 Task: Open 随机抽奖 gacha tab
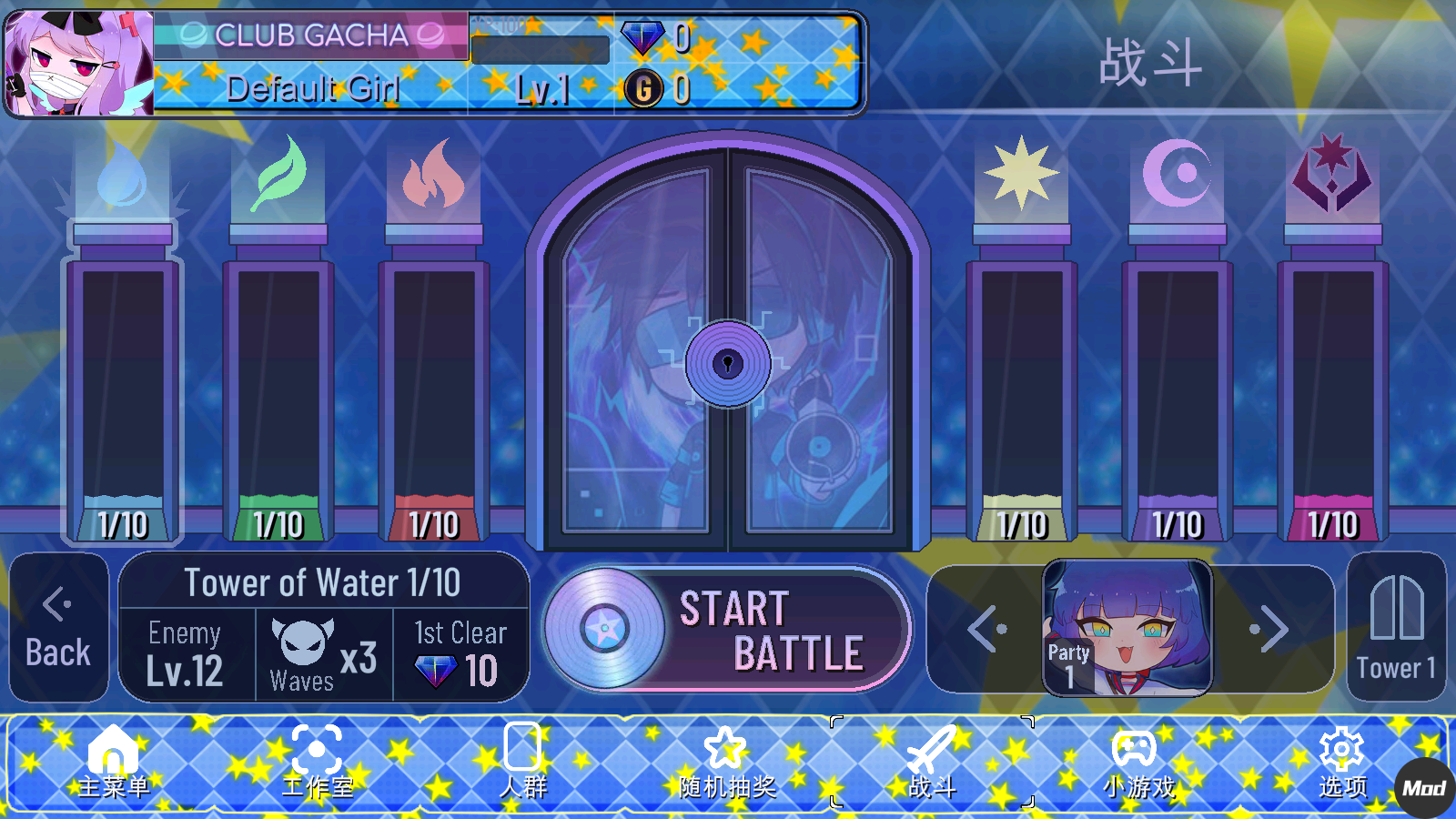726,763
